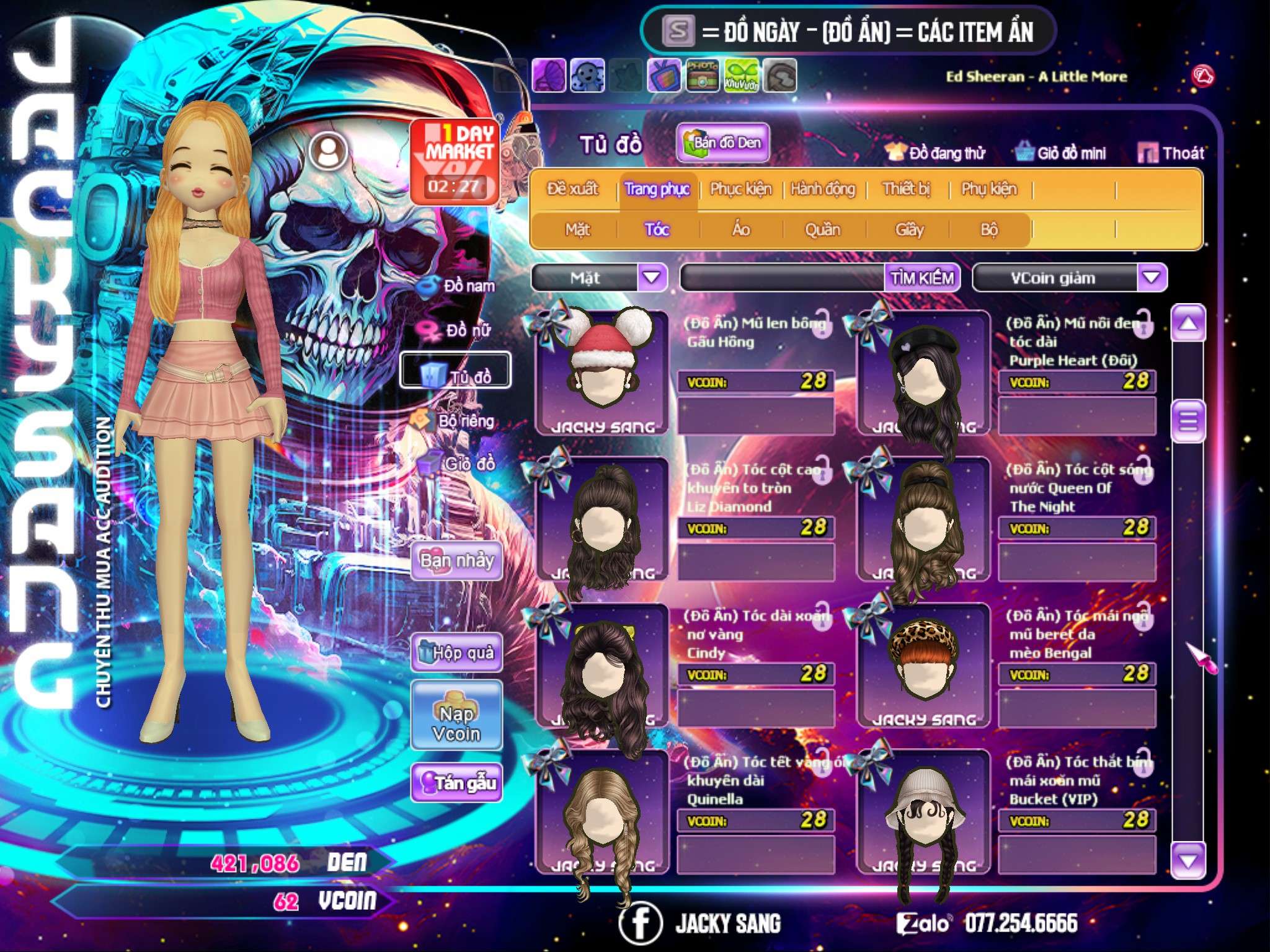Screen dimensions: 1270x952
Task: Select the Áo subcategory
Action: 740,230
